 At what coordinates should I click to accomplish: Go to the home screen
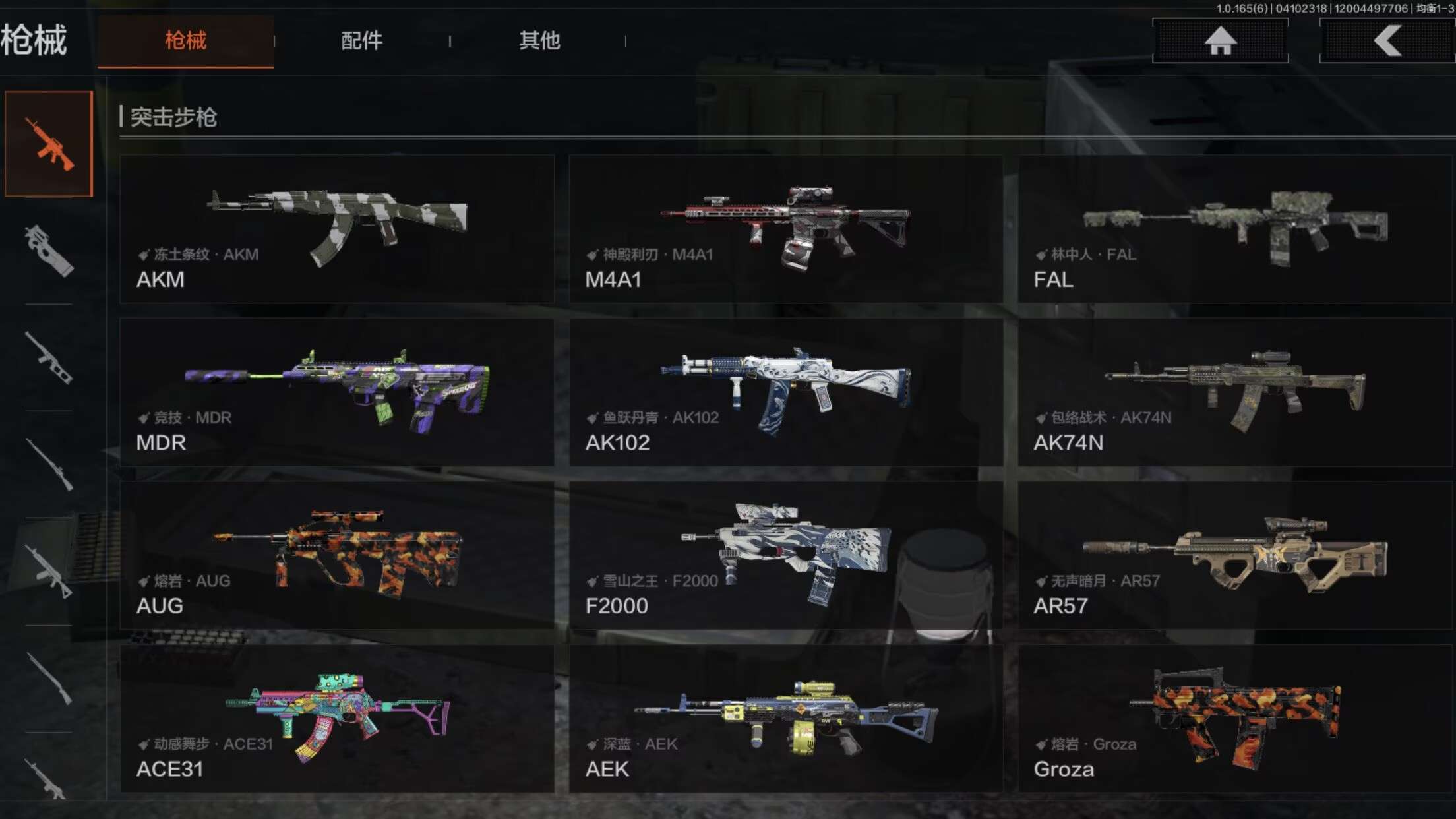pyautogui.click(x=1220, y=41)
